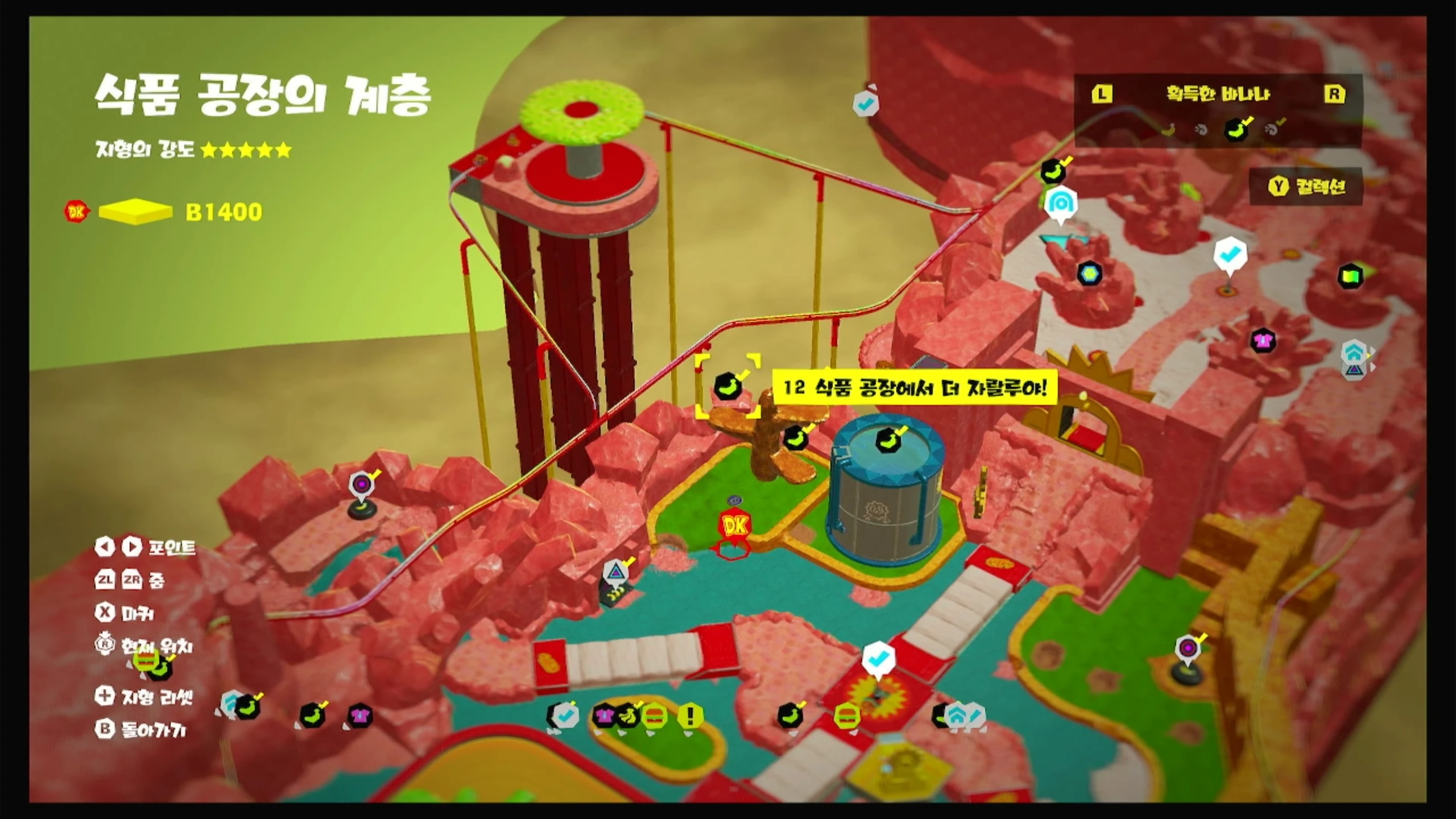This screenshot has width=1456, height=819.
Task: Select the 마커 marker option
Action: pyautogui.click(x=125, y=613)
